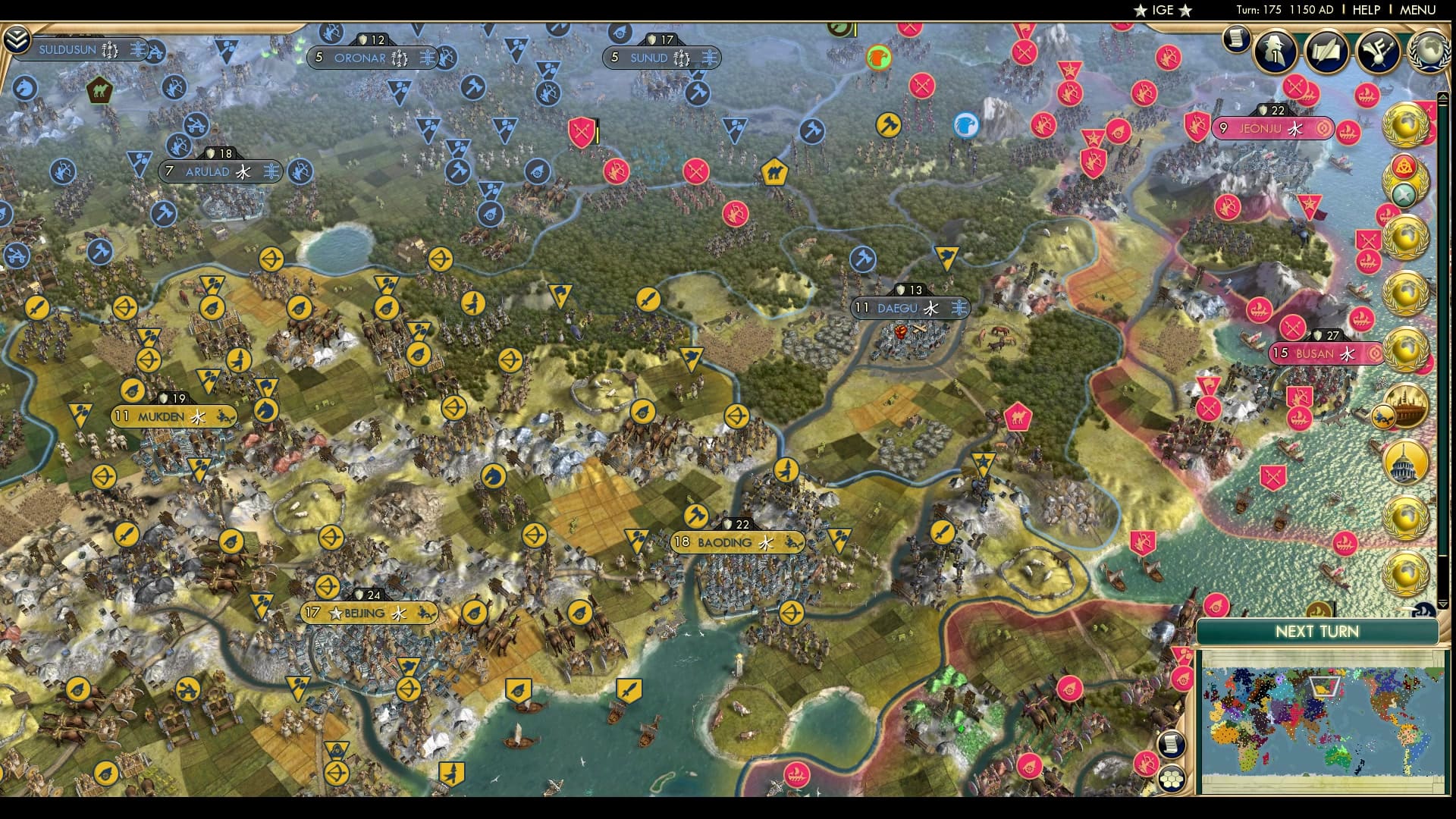Screen dimensions: 1456x819
Task: Open the notification log scroll icon top-right
Action: pyautogui.click(x=1238, y=38)
